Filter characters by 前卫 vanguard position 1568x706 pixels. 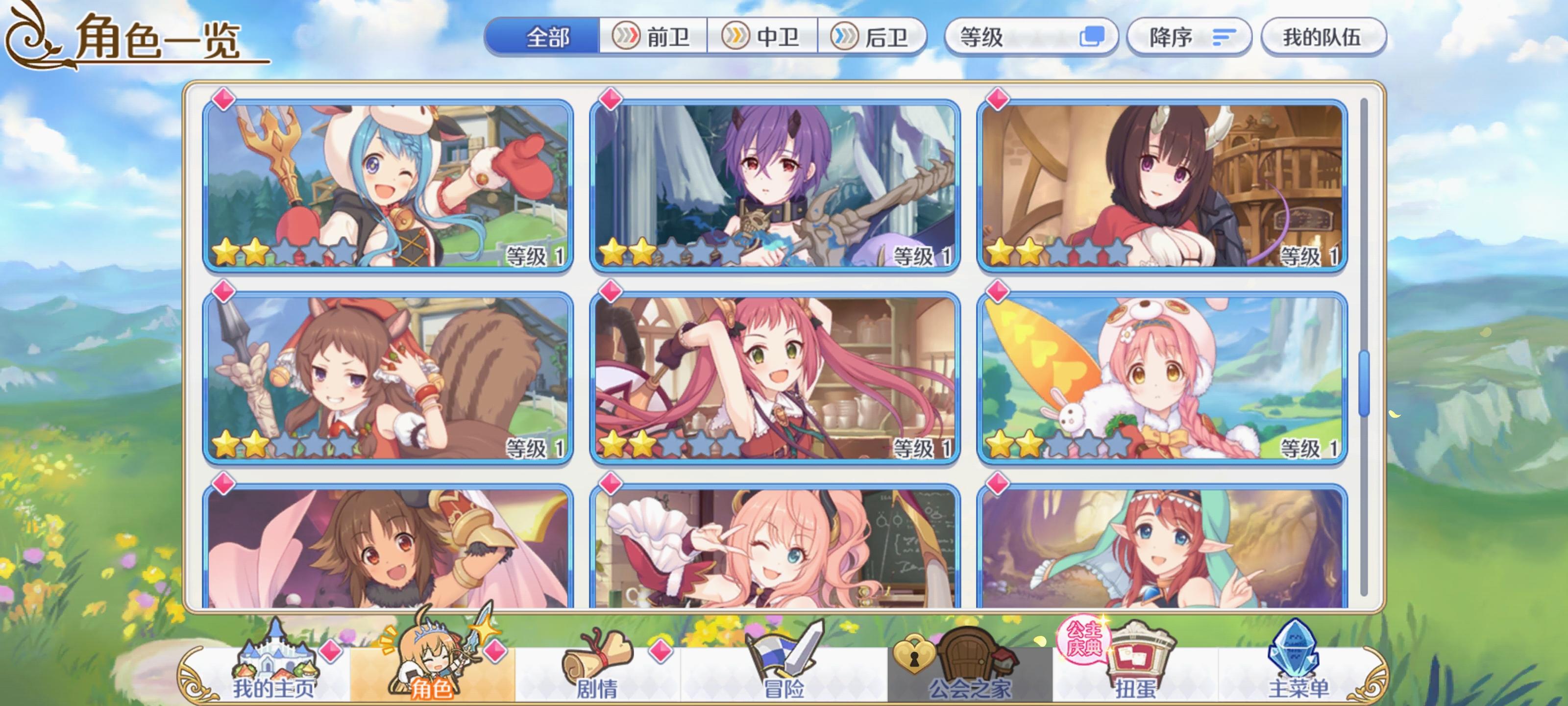[x=656, y=37]
